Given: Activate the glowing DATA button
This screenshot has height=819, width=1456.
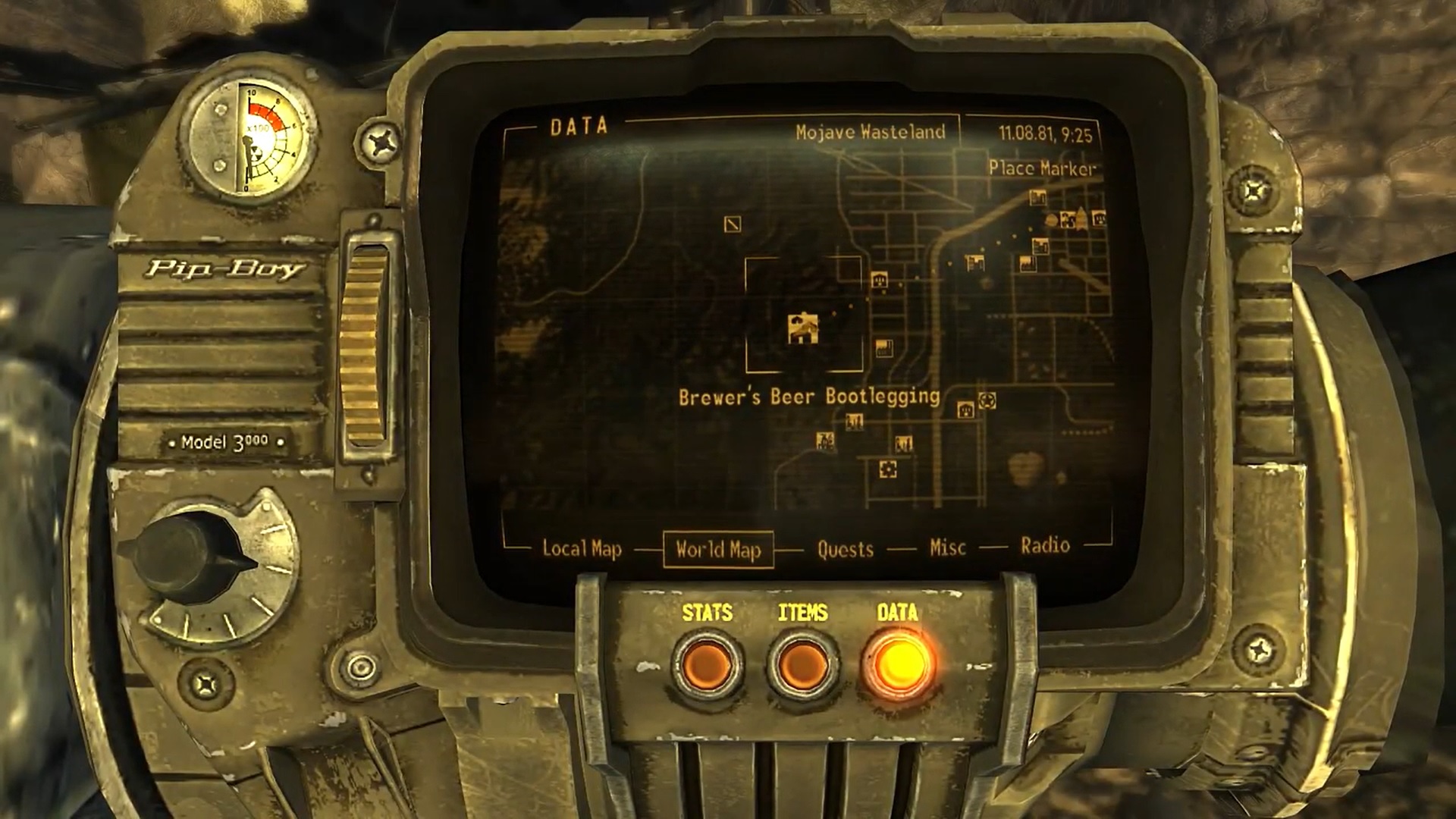Looking at the screenshot, I should pyautogui.click(x=898, y=664).
